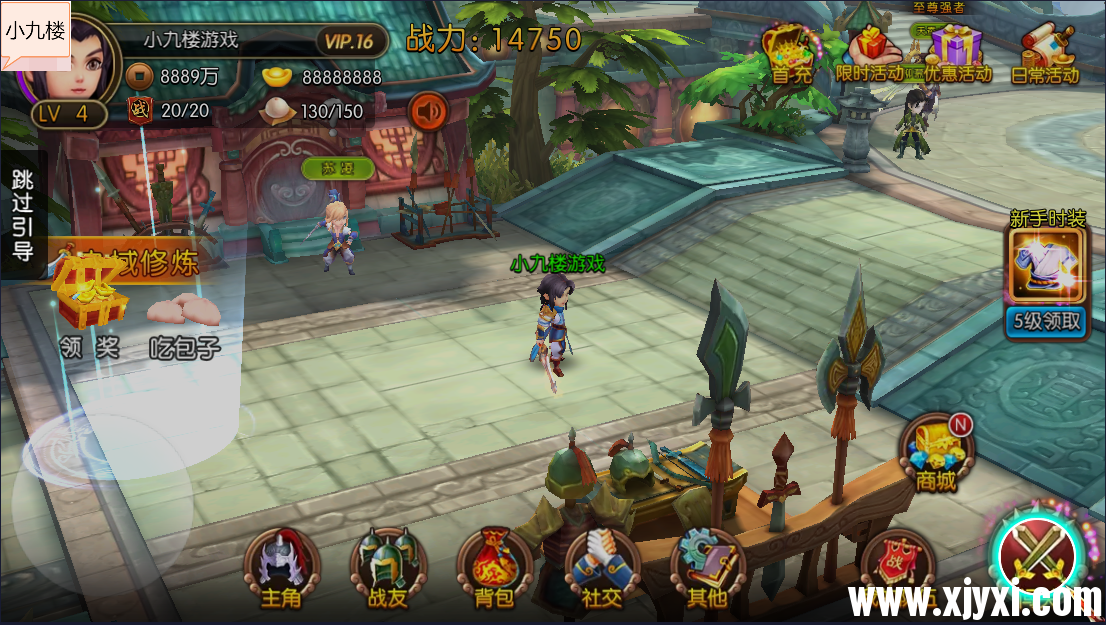1106x625 pixels.
Task: Open the 首充 first recharge offer
Action: pyautogui.click(x=790, y=53)
